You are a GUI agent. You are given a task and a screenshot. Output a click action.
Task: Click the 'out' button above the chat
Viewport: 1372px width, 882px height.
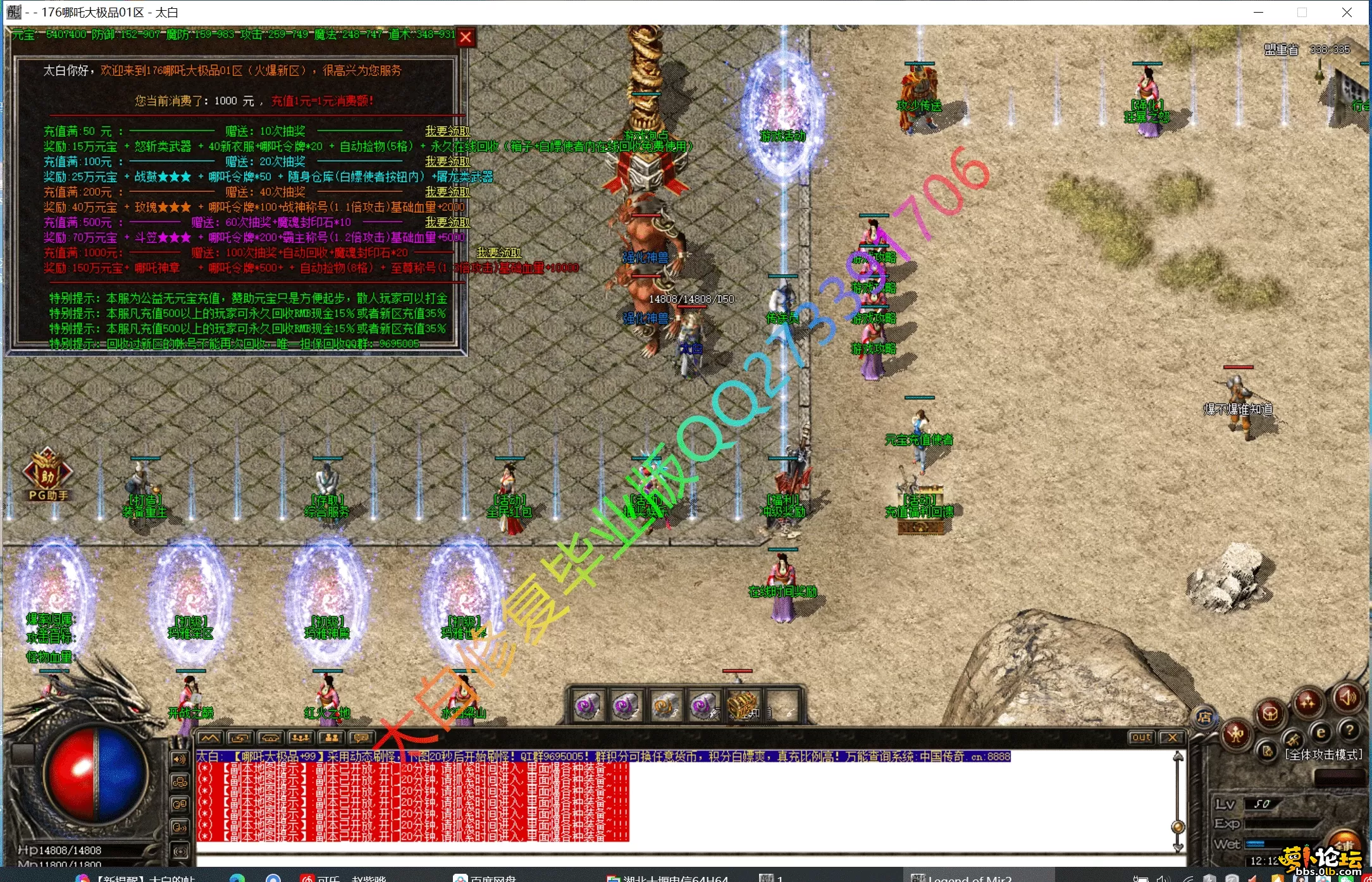coord(1141,737)
